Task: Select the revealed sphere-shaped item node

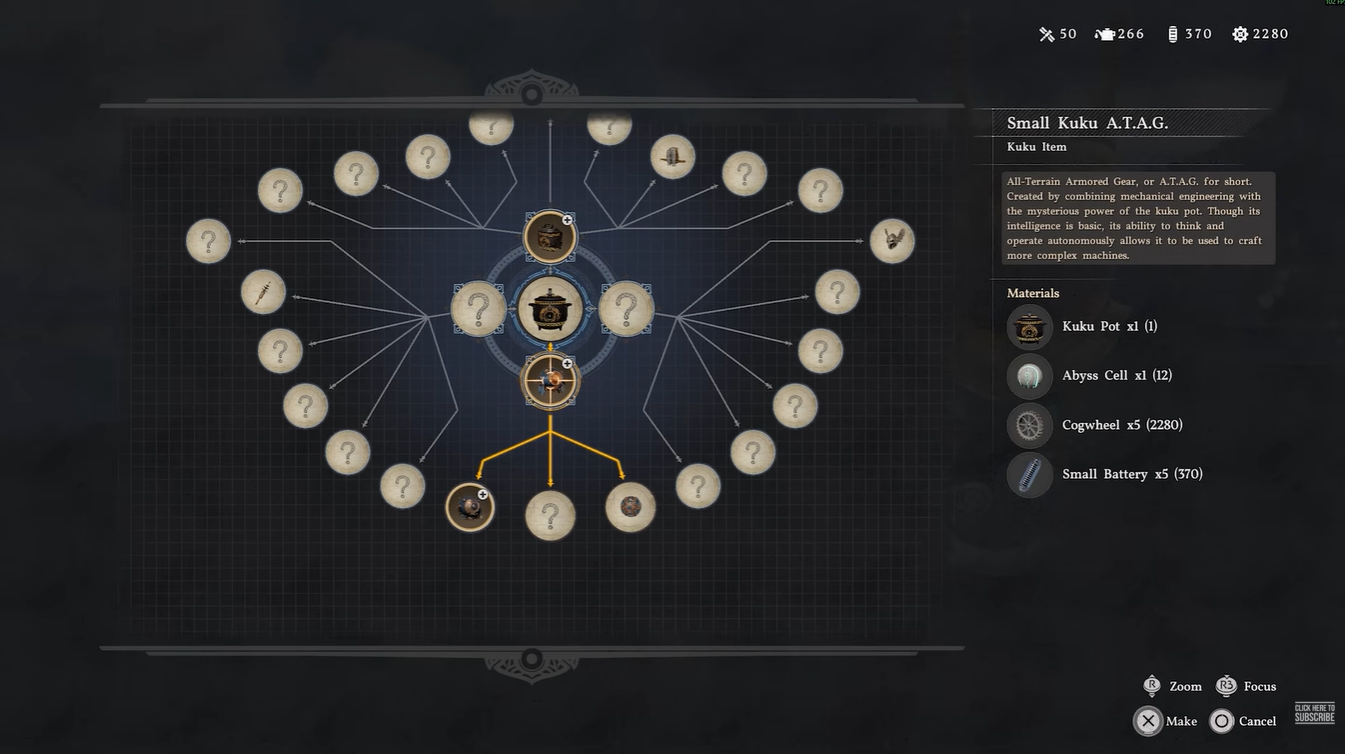Action: point(630,507)
